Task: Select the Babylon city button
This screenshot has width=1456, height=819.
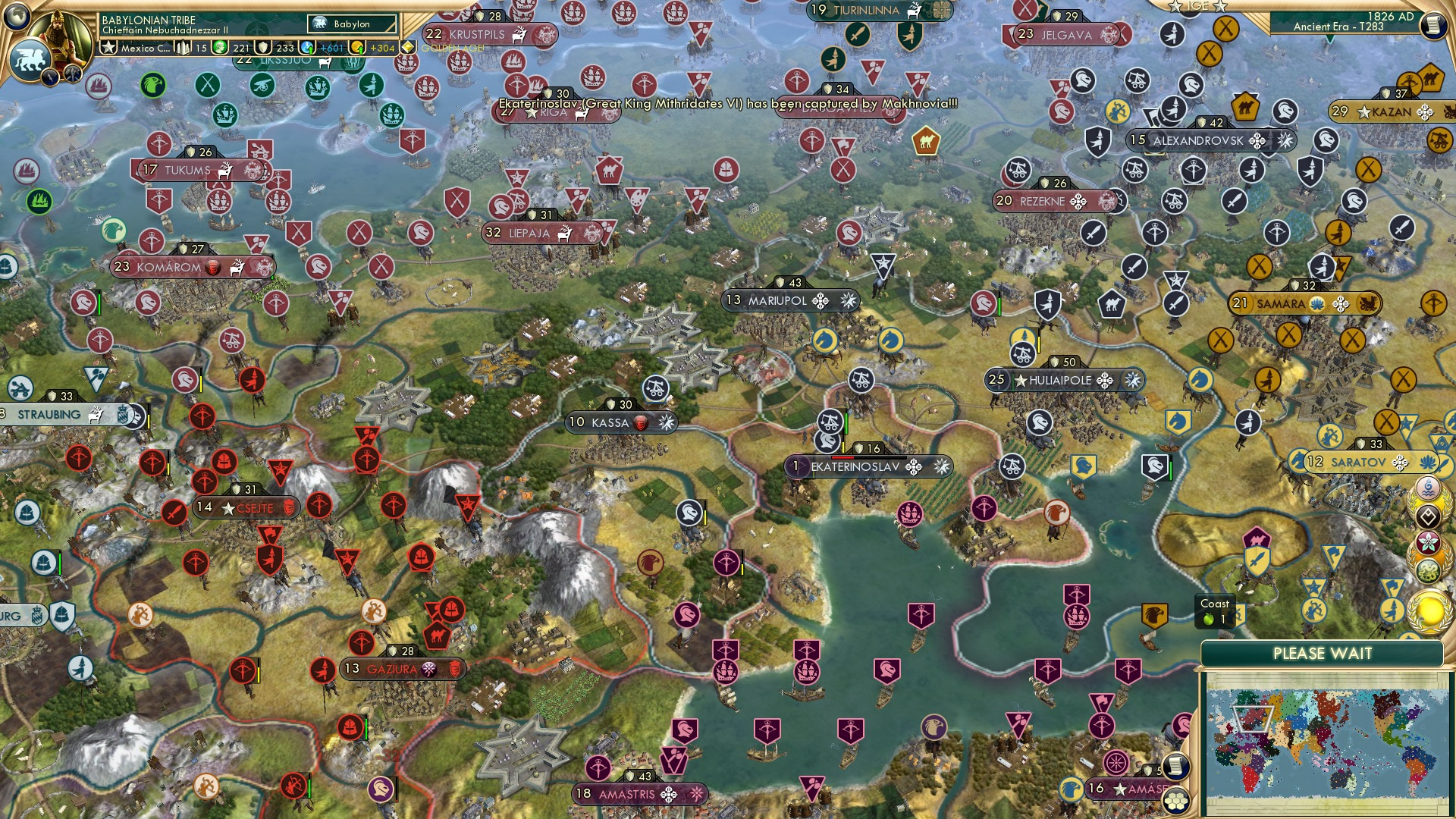Action: tap(352, 24)
